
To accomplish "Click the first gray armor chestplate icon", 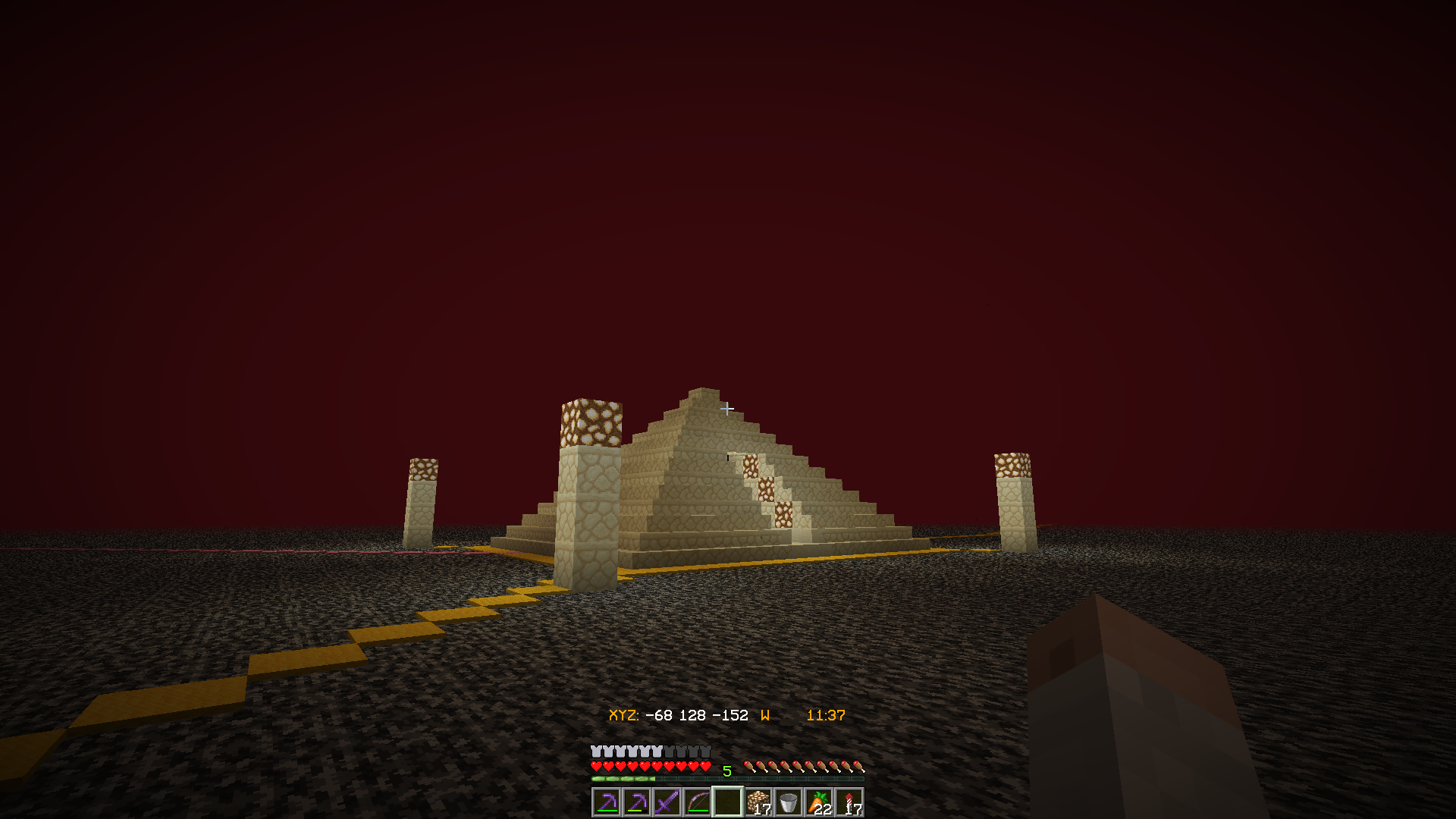I will [x=597, y=750].
